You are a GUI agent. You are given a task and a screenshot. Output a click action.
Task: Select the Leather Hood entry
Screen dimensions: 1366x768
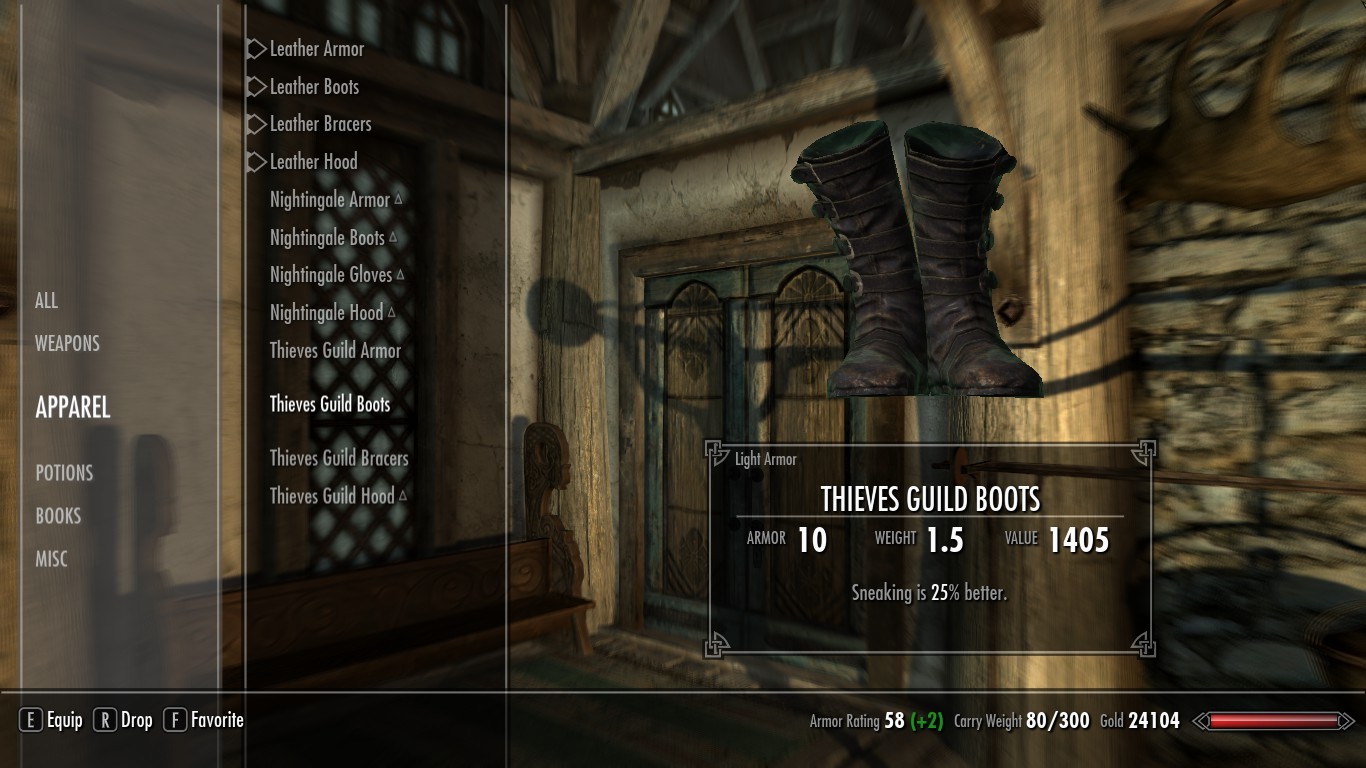pyautogui.click(x=313, y=162)
